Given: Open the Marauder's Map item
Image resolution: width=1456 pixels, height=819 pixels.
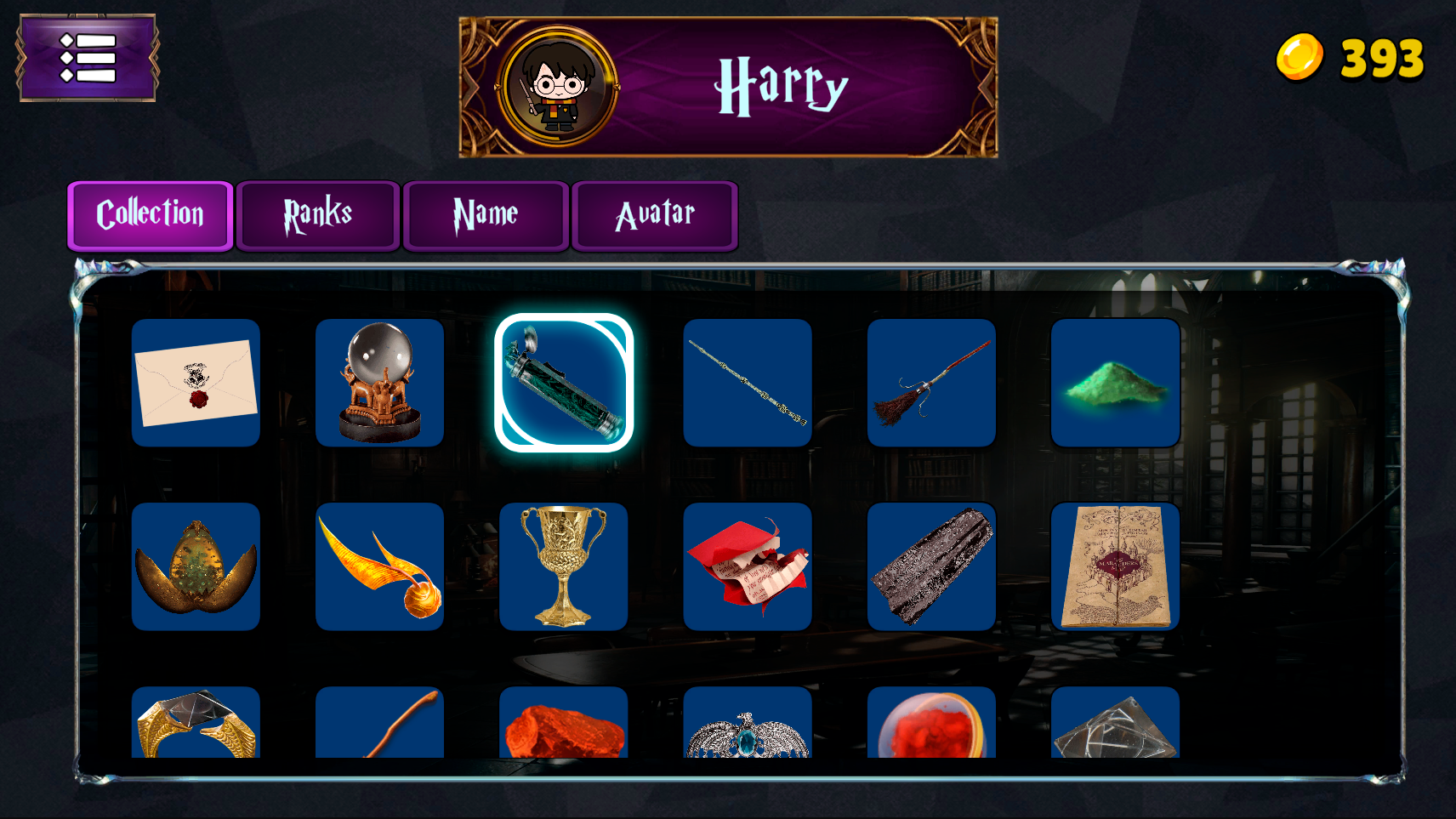Looking at the screenshot, I should (x=1116, y=566).
